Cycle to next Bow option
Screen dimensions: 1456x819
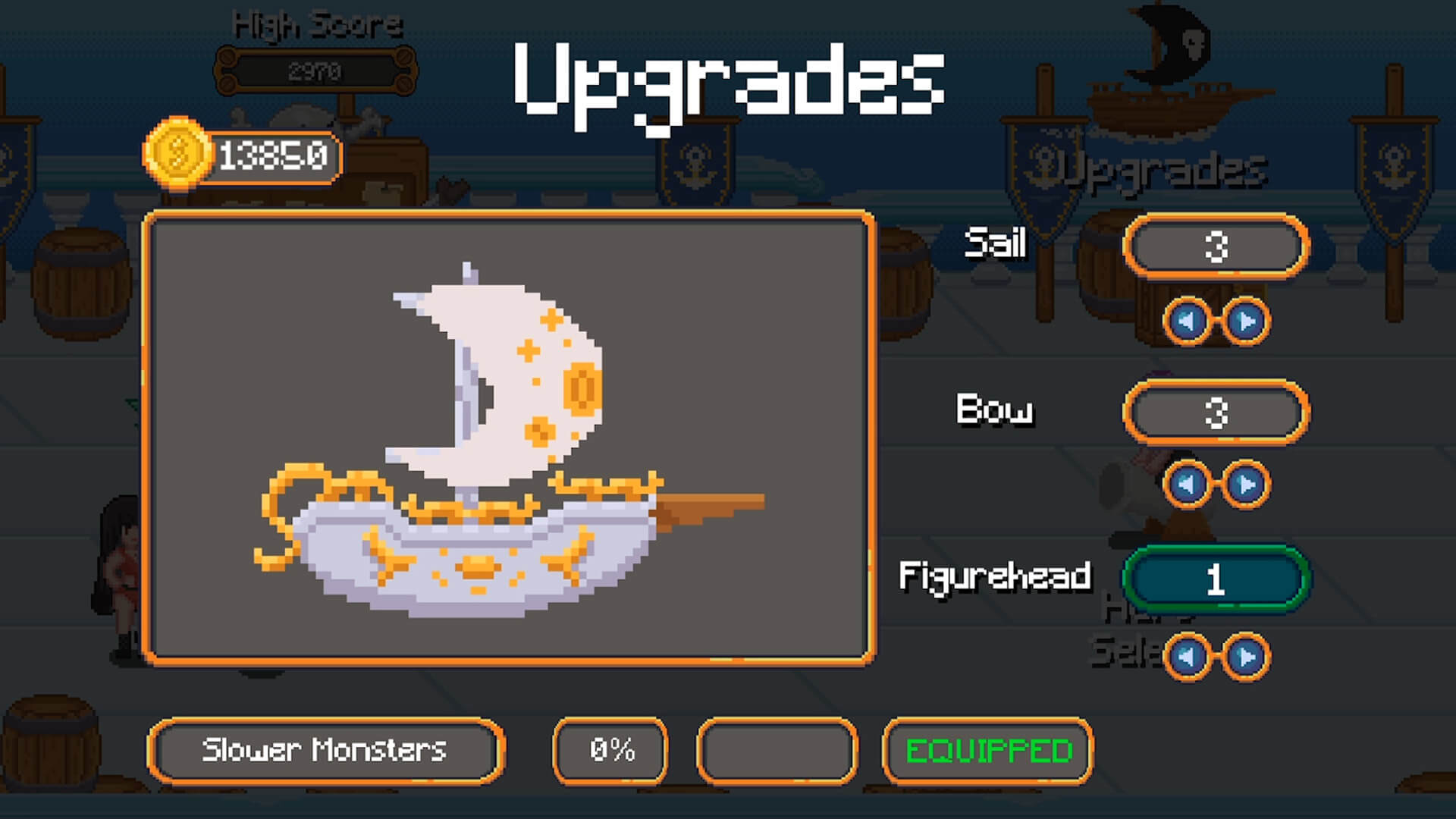point(1246,484)
